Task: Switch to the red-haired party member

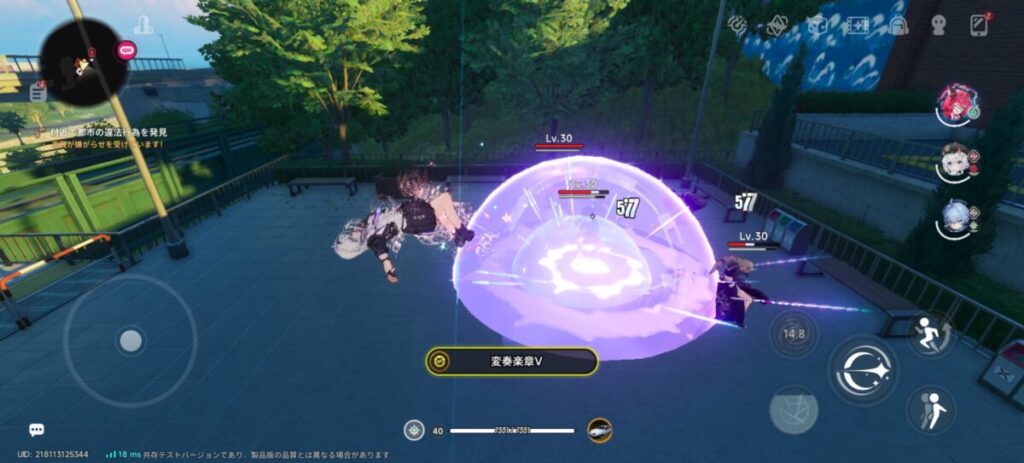Action: pos(955,104)
